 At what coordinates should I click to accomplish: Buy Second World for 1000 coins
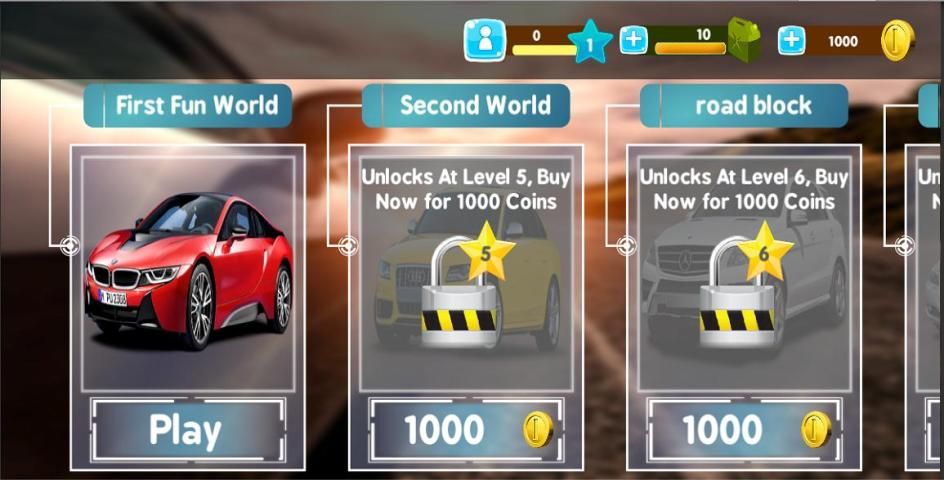465,430
